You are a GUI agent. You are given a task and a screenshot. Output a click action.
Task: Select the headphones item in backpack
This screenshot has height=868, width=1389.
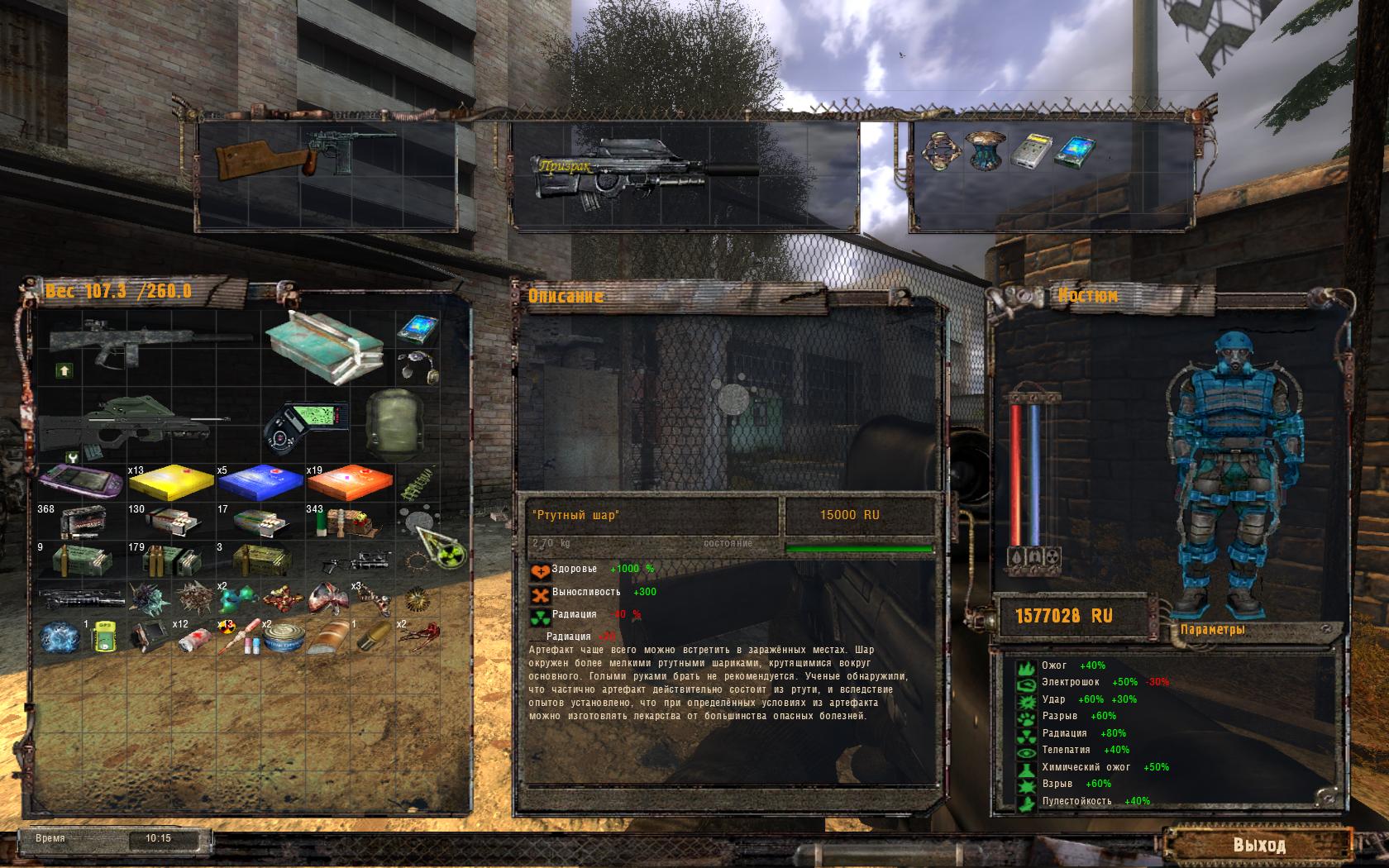click(418, 365)
